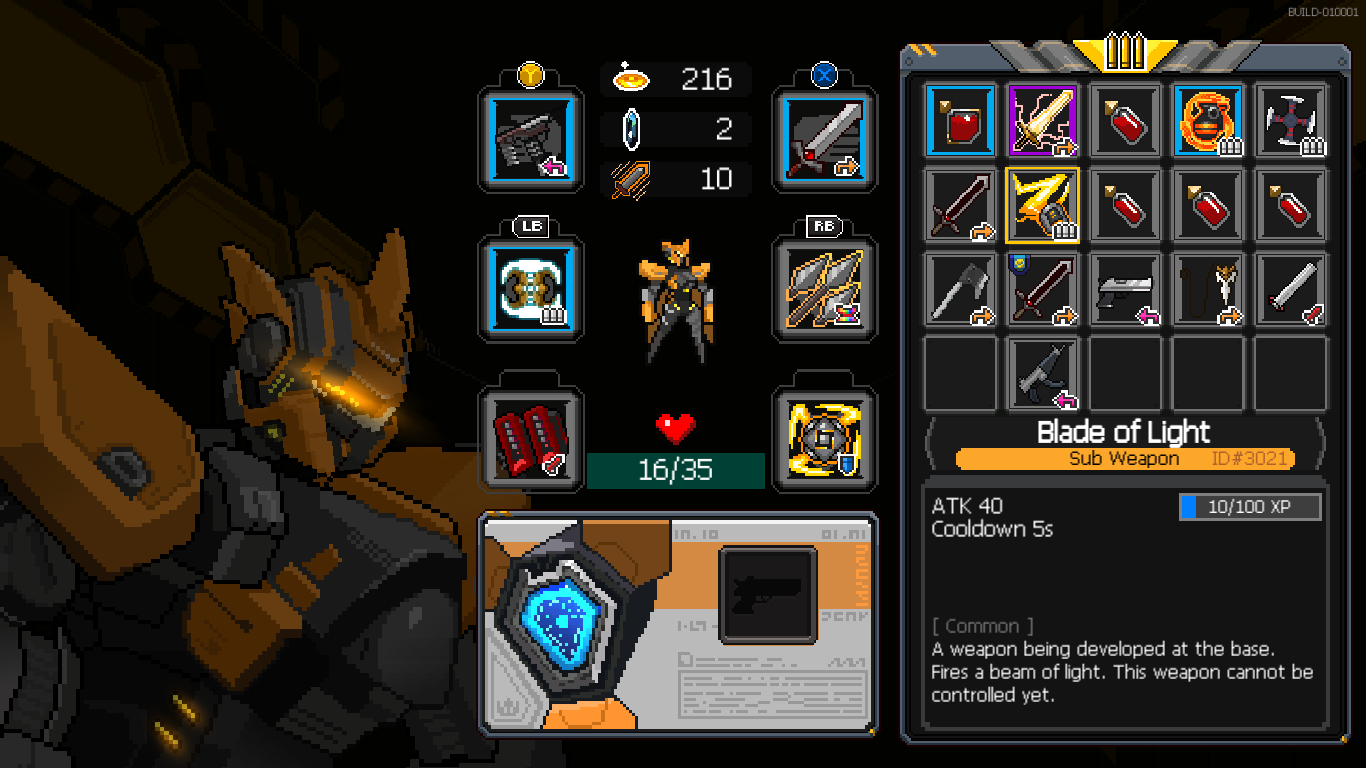Click the equipped gauntlet in the Y slot
Viewport: 1366px width, 768px height.
530,138
